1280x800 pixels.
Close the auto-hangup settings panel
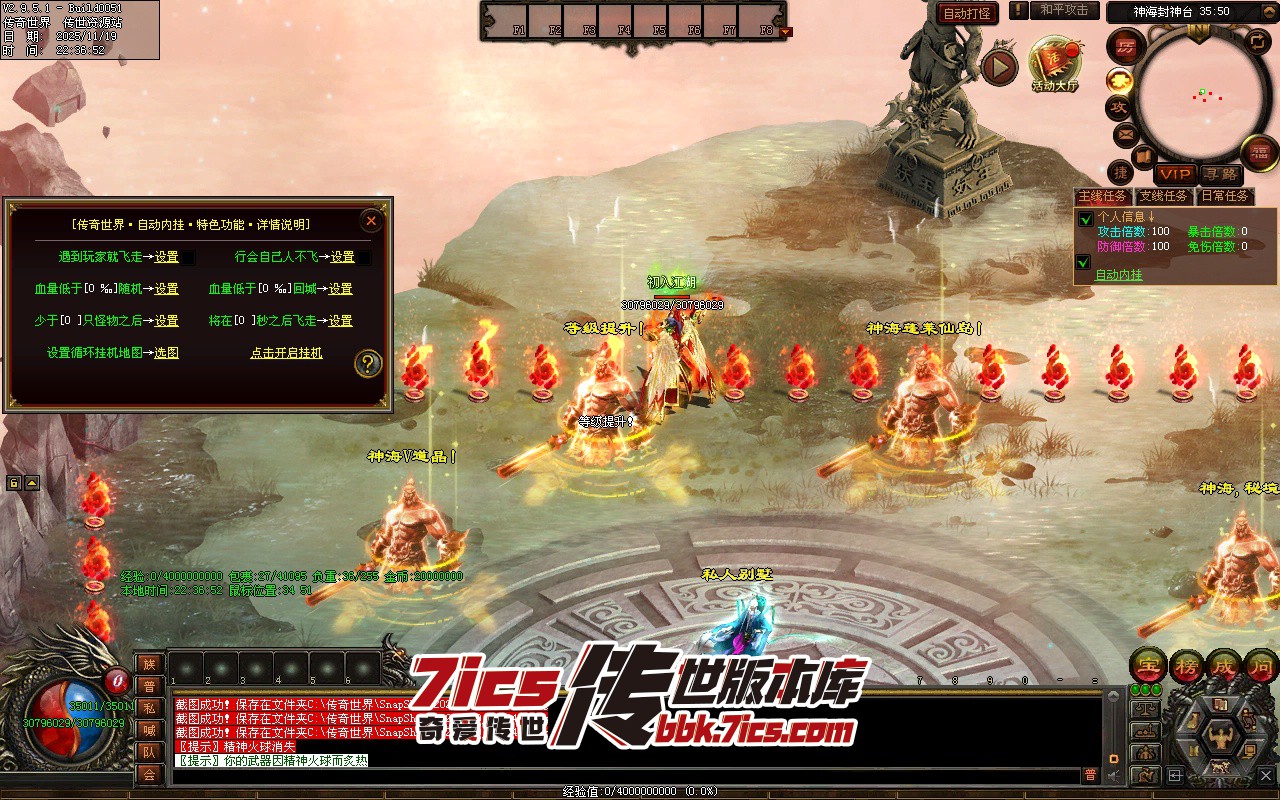click(x=371, y=220)
